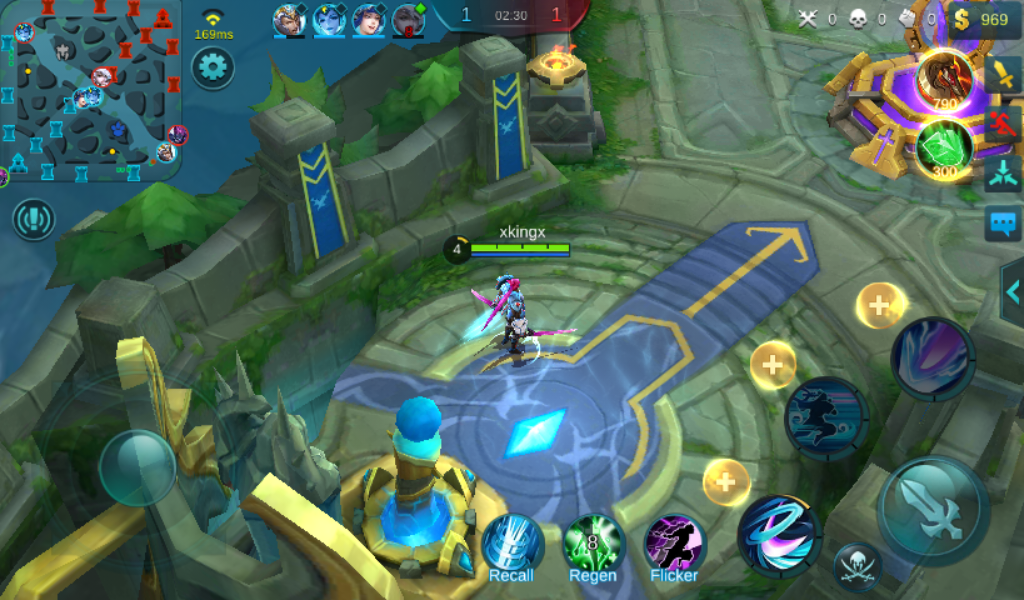Tap the round alert button below minimap

[x=34, y=219]
